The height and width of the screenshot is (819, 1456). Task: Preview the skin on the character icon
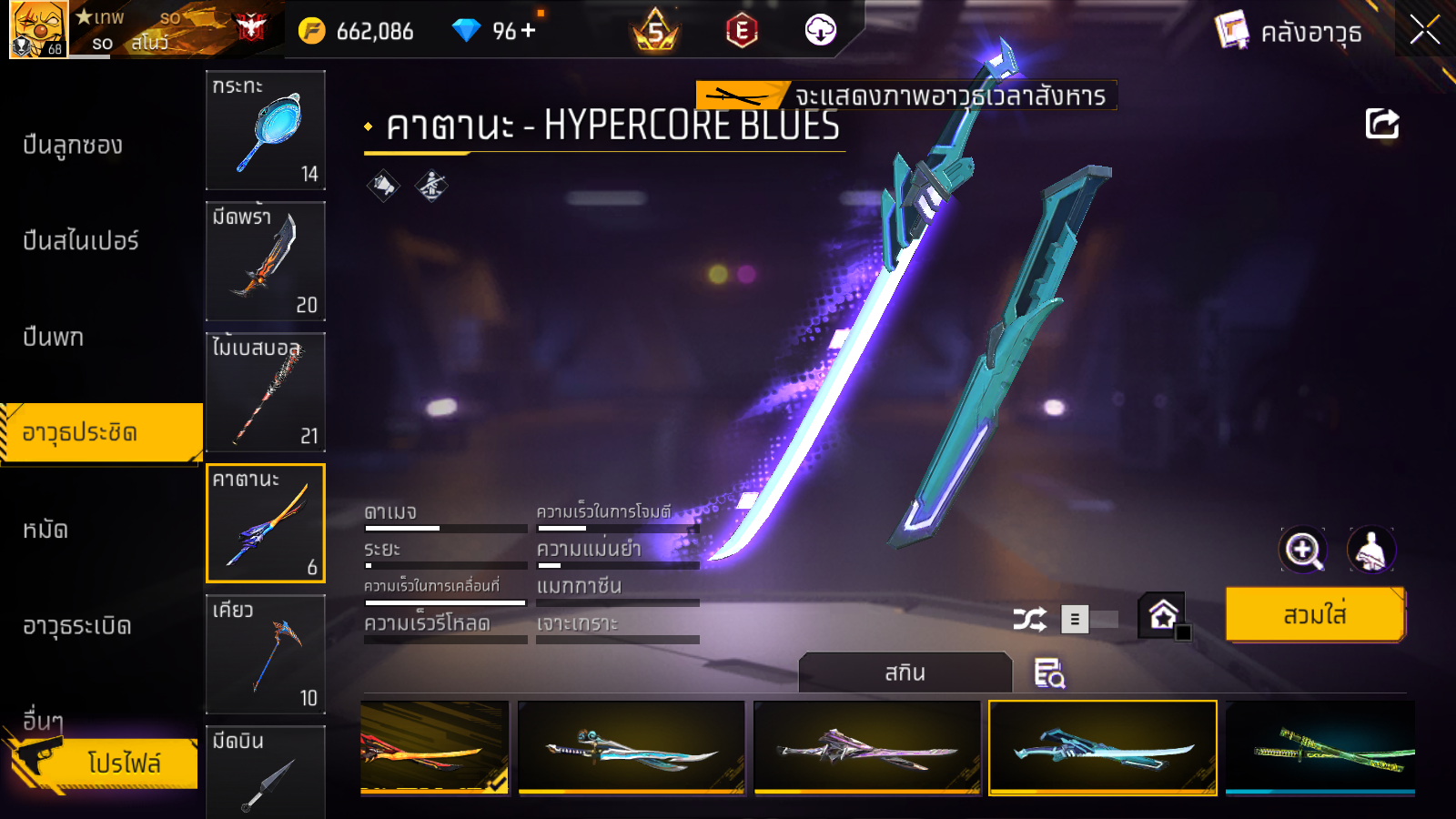[x=1370, y=550]
